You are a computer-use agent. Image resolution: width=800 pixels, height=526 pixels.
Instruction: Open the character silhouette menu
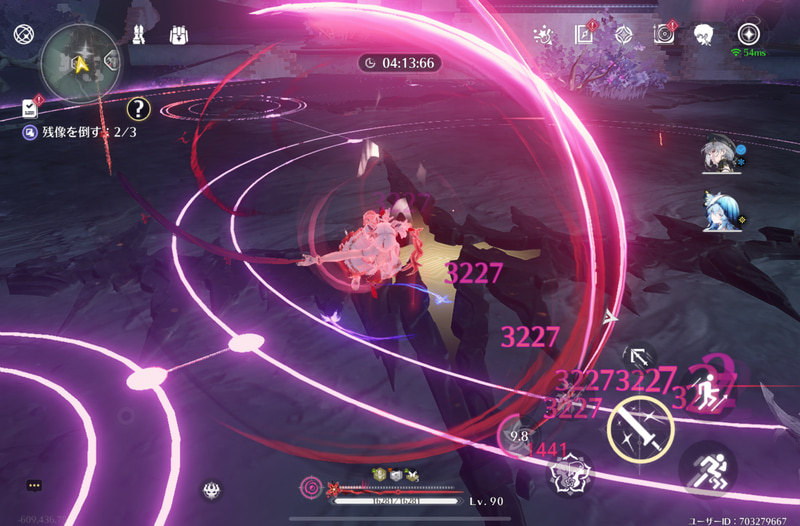pyautogui.click(x=703, y=35)
